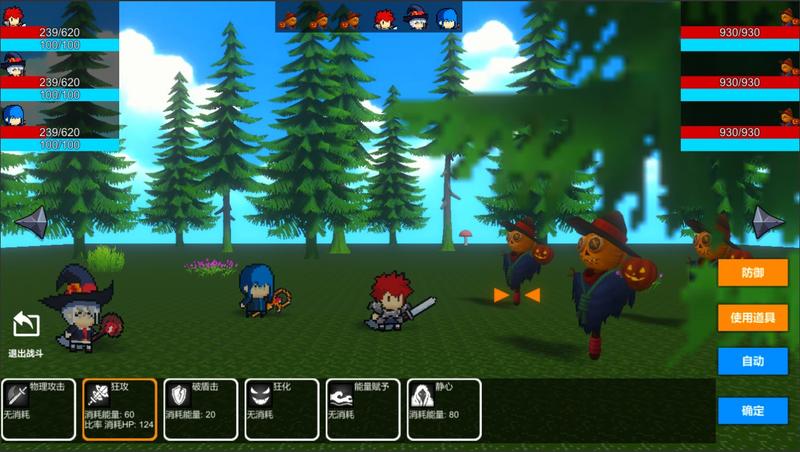The image size is (800, 452).
Task: Use the 破盾击 shield break skill
Action: tap(200, 409)
